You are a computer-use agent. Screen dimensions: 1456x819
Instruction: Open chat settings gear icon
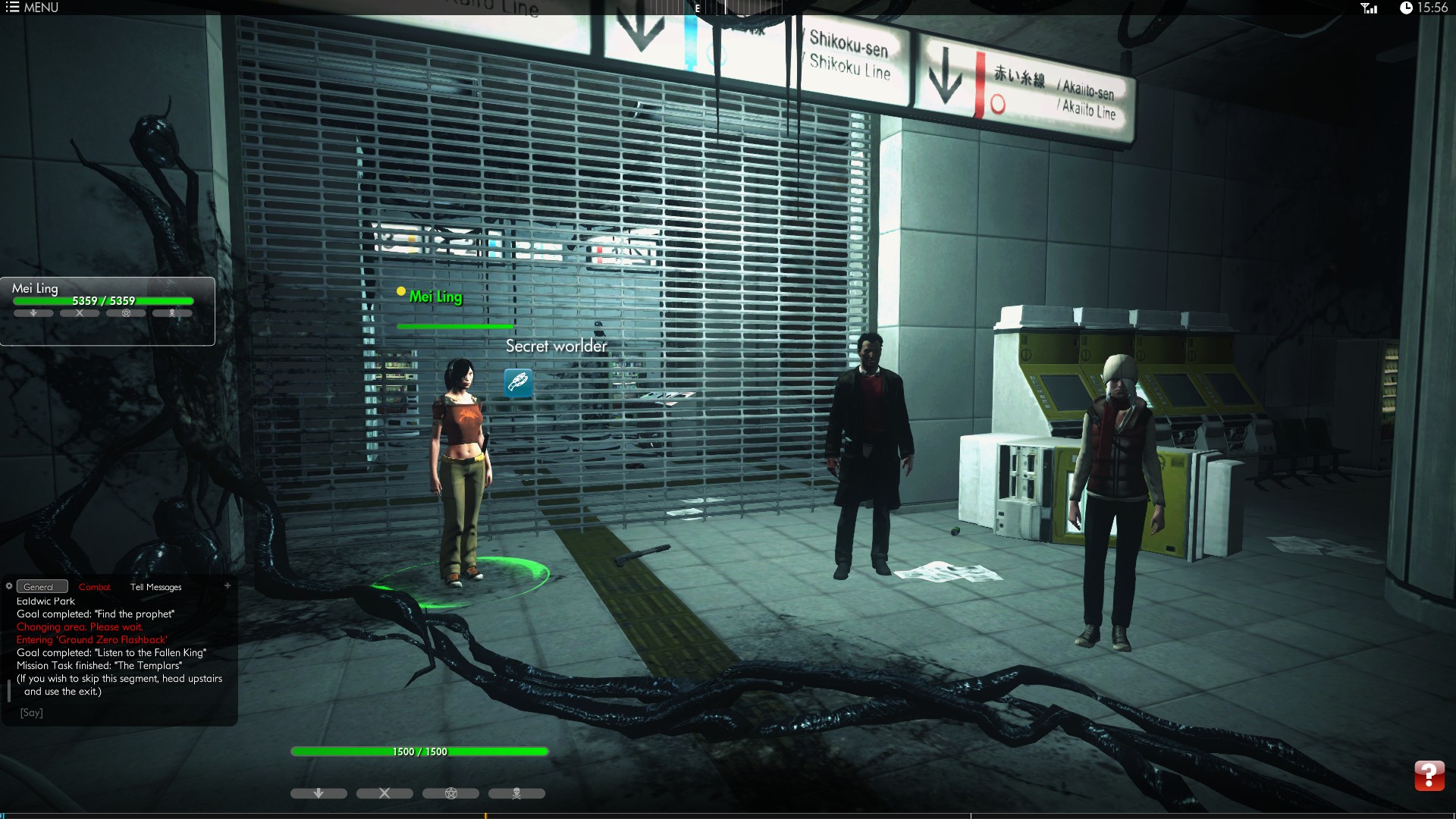(9, 585)
